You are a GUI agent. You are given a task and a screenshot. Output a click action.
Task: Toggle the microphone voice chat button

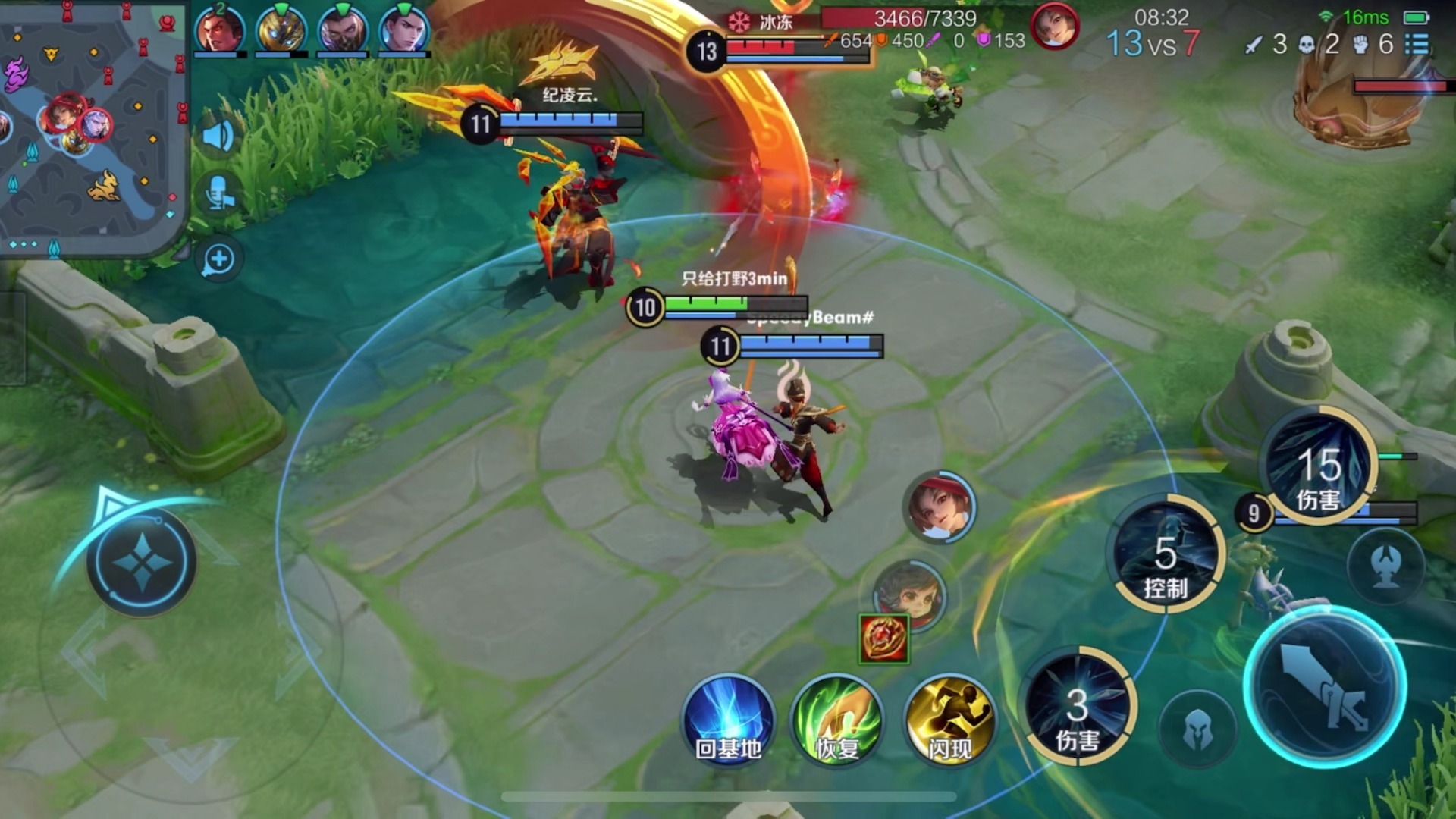[x=218, y=194]
